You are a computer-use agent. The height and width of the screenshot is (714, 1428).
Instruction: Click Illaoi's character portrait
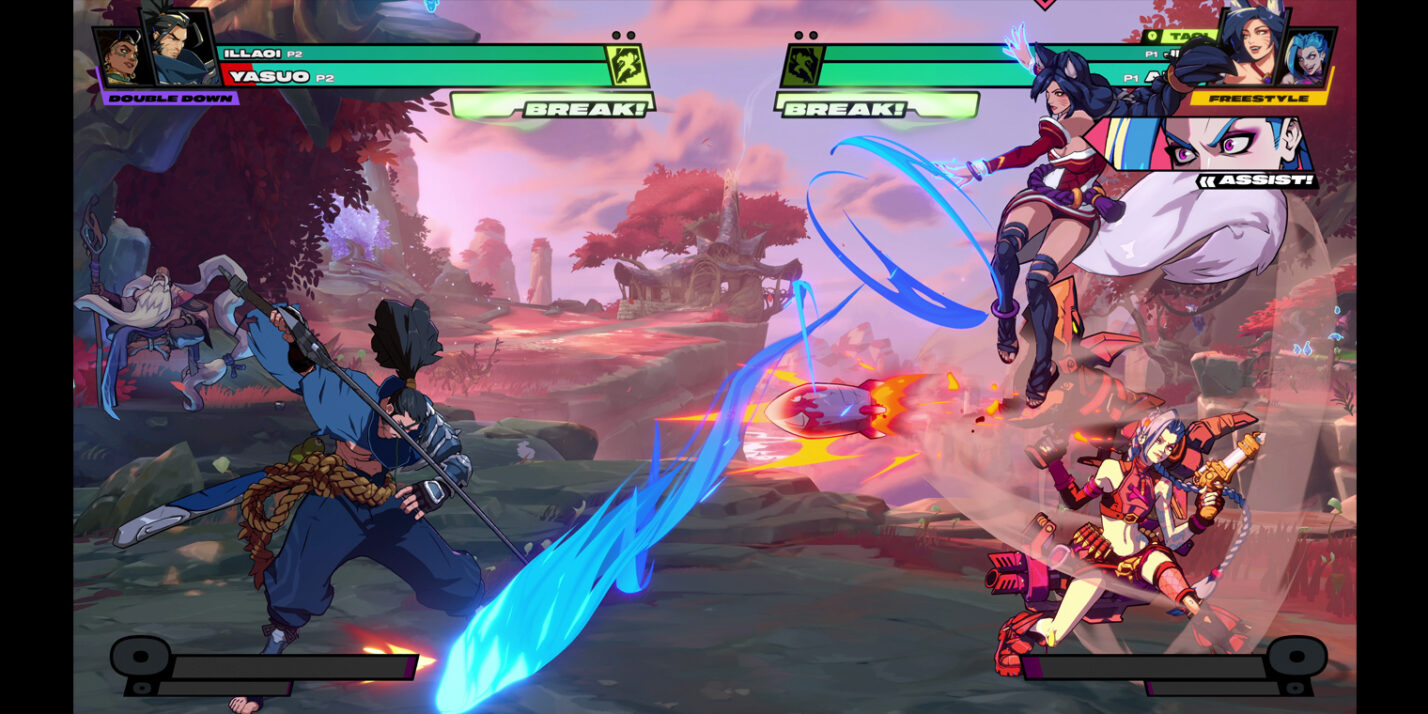(120, 59)
